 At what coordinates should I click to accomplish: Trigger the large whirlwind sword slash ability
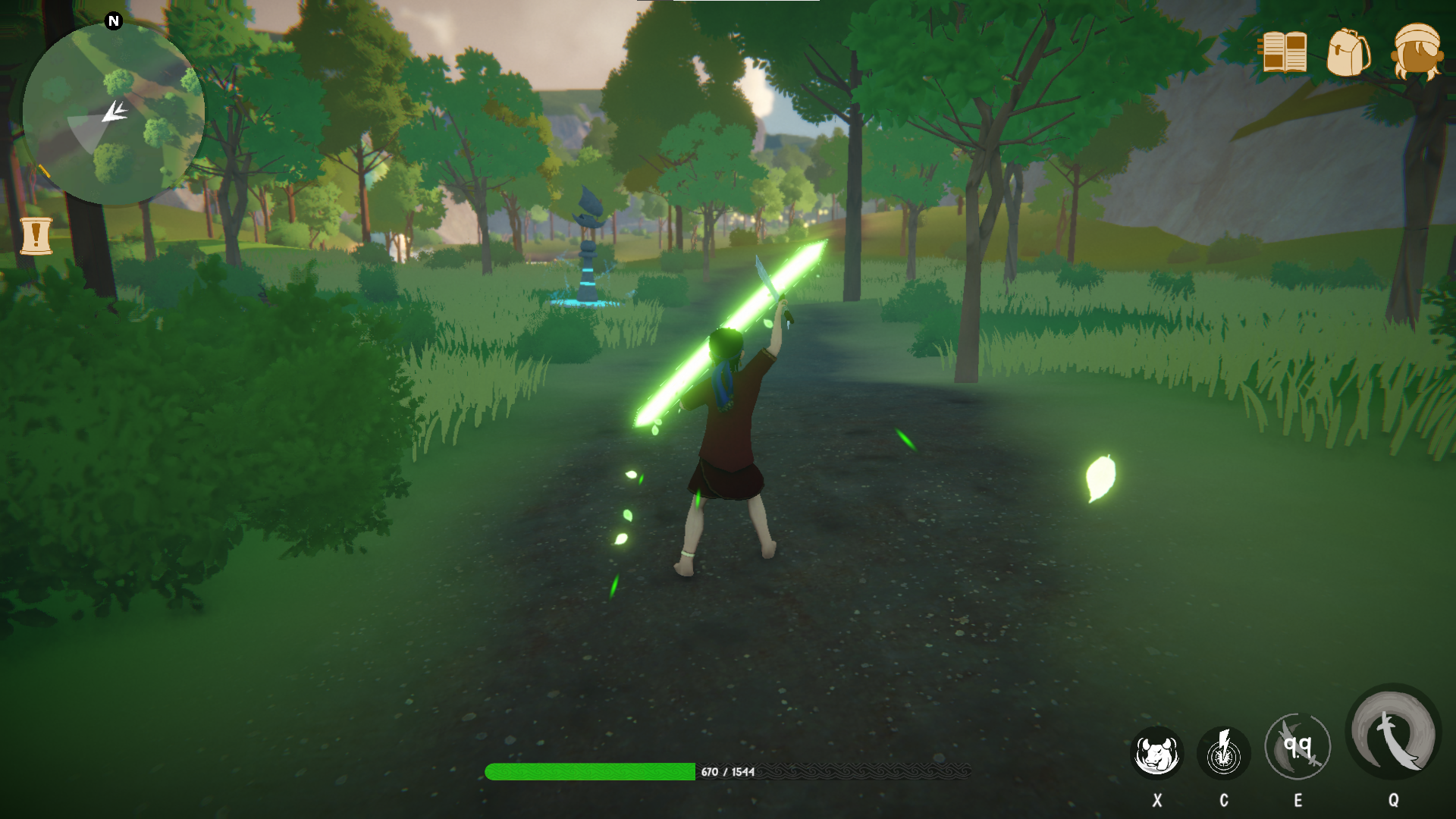coord(1393,732)
